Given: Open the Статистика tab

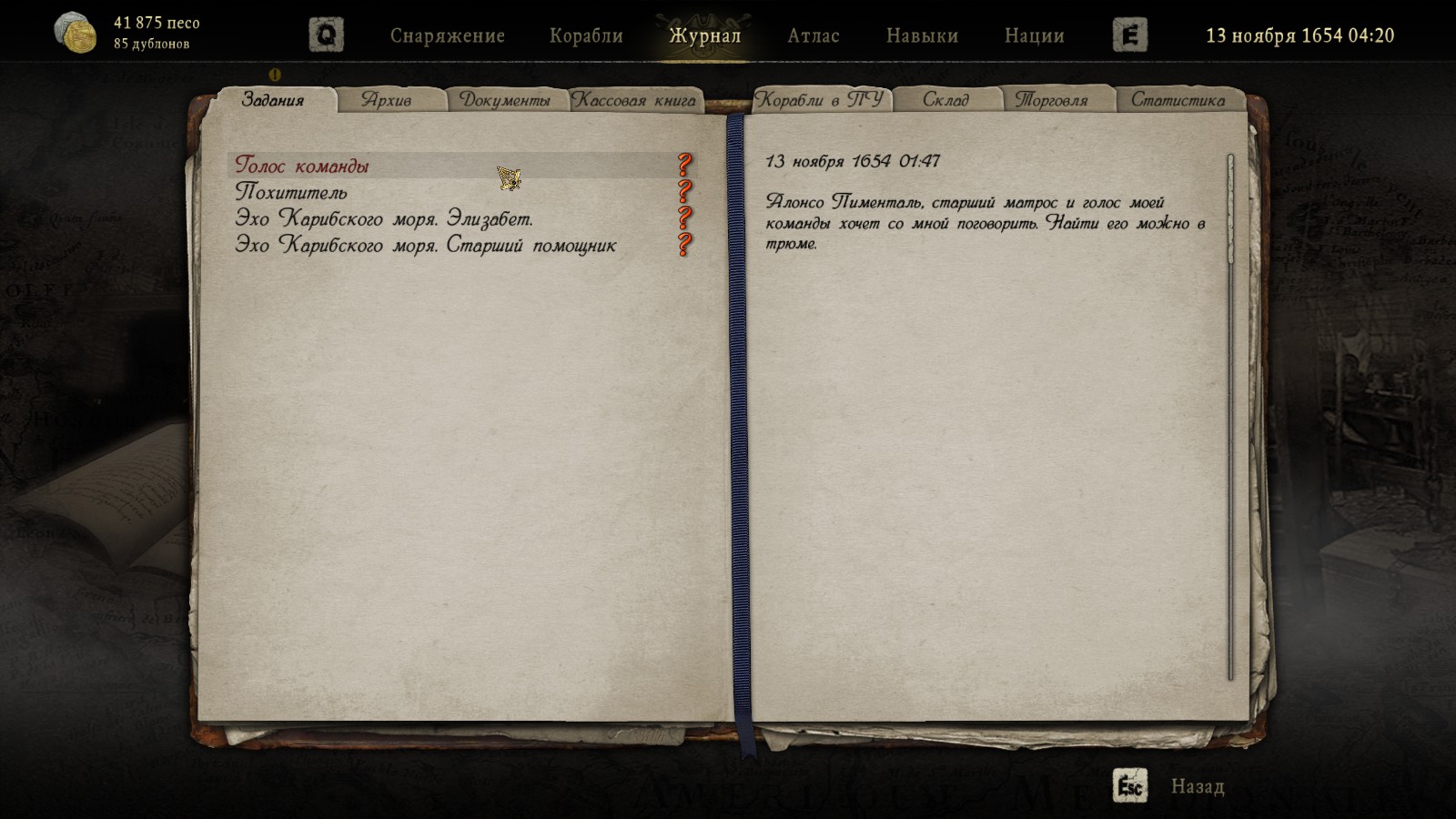Looking at the screenshot, I should pyautogui.click(x=1178, y=100).
